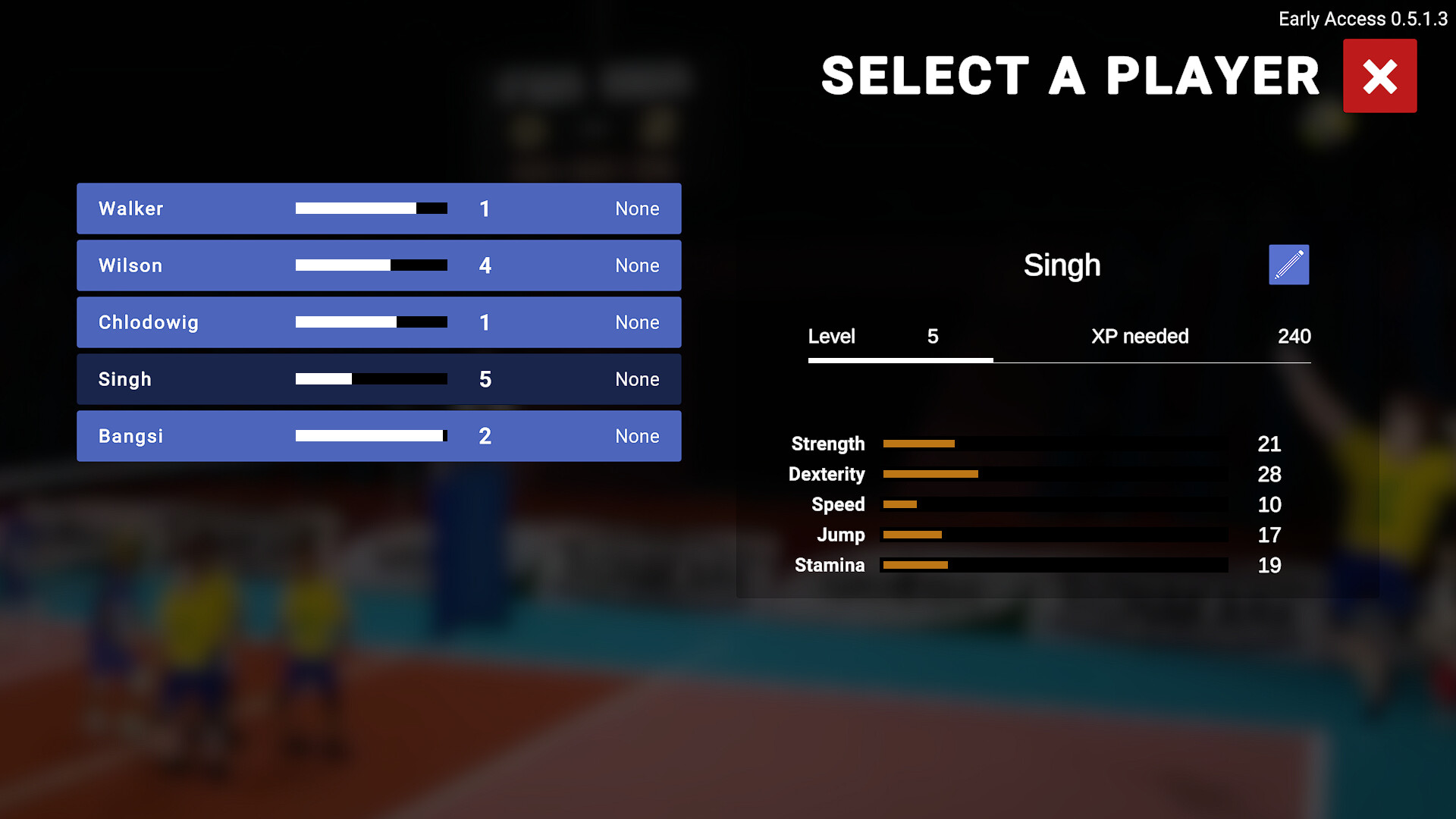Viewport: 1456px width, 819px height.
Task: Click Bangsi's nearly full XP bar
Action: pyautogui.click(x=371, y=436)
